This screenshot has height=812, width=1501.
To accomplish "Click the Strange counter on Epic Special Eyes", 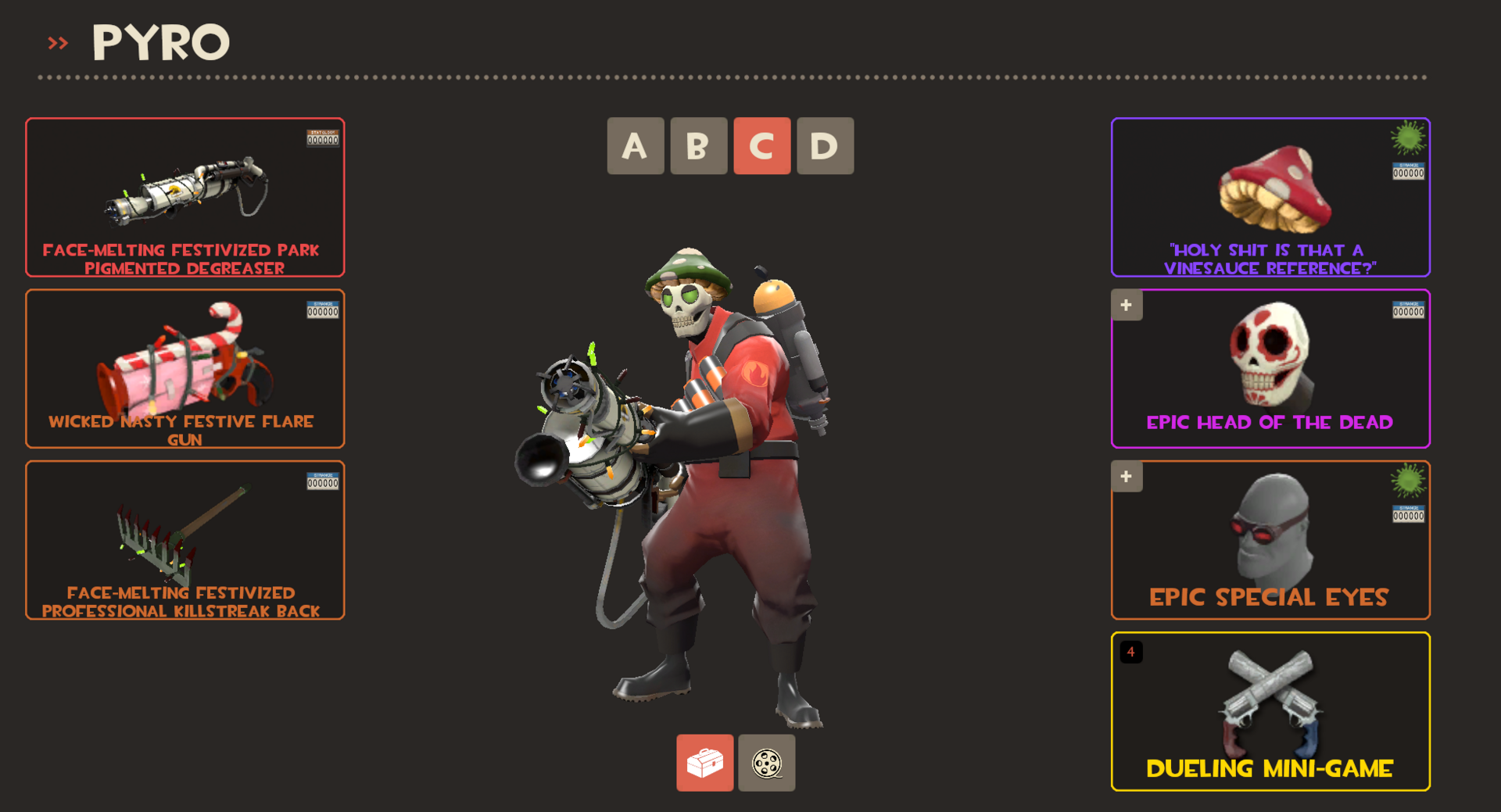I will coord(1407,513).
